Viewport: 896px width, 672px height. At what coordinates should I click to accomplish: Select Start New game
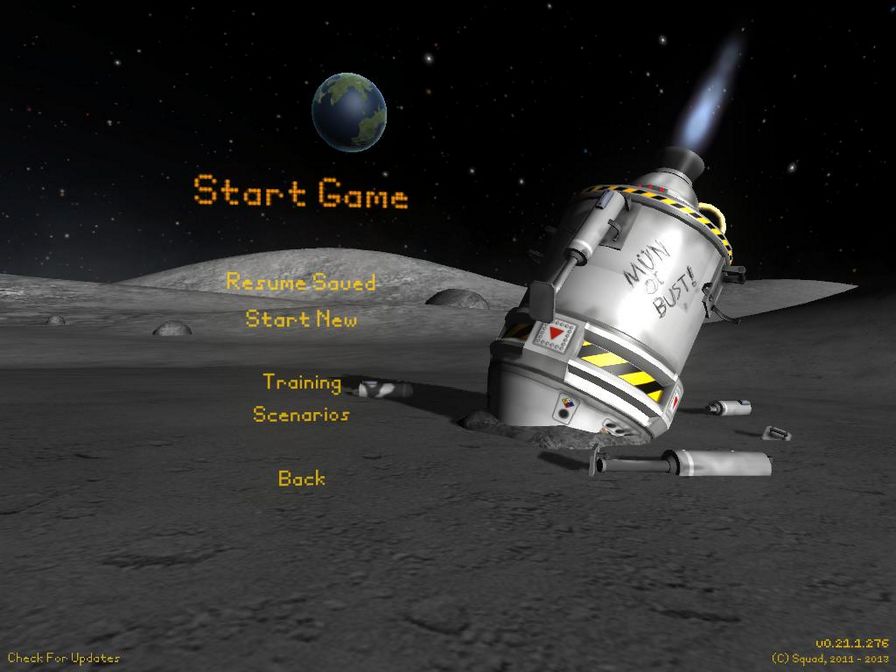pos(301,320)
